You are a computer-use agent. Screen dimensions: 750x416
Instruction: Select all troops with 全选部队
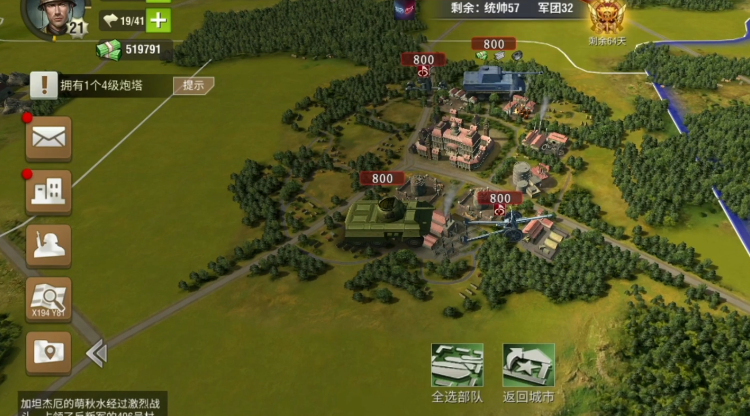tap(457, 372)
